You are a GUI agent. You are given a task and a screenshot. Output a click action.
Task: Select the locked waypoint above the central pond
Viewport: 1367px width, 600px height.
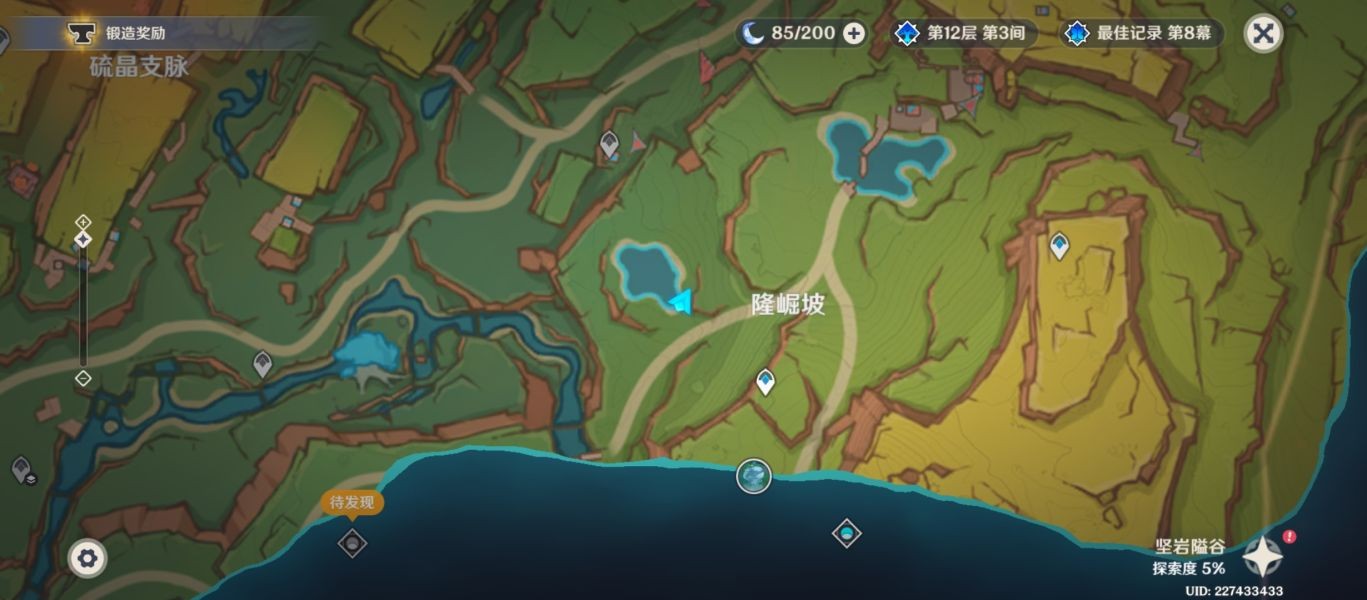609,145
